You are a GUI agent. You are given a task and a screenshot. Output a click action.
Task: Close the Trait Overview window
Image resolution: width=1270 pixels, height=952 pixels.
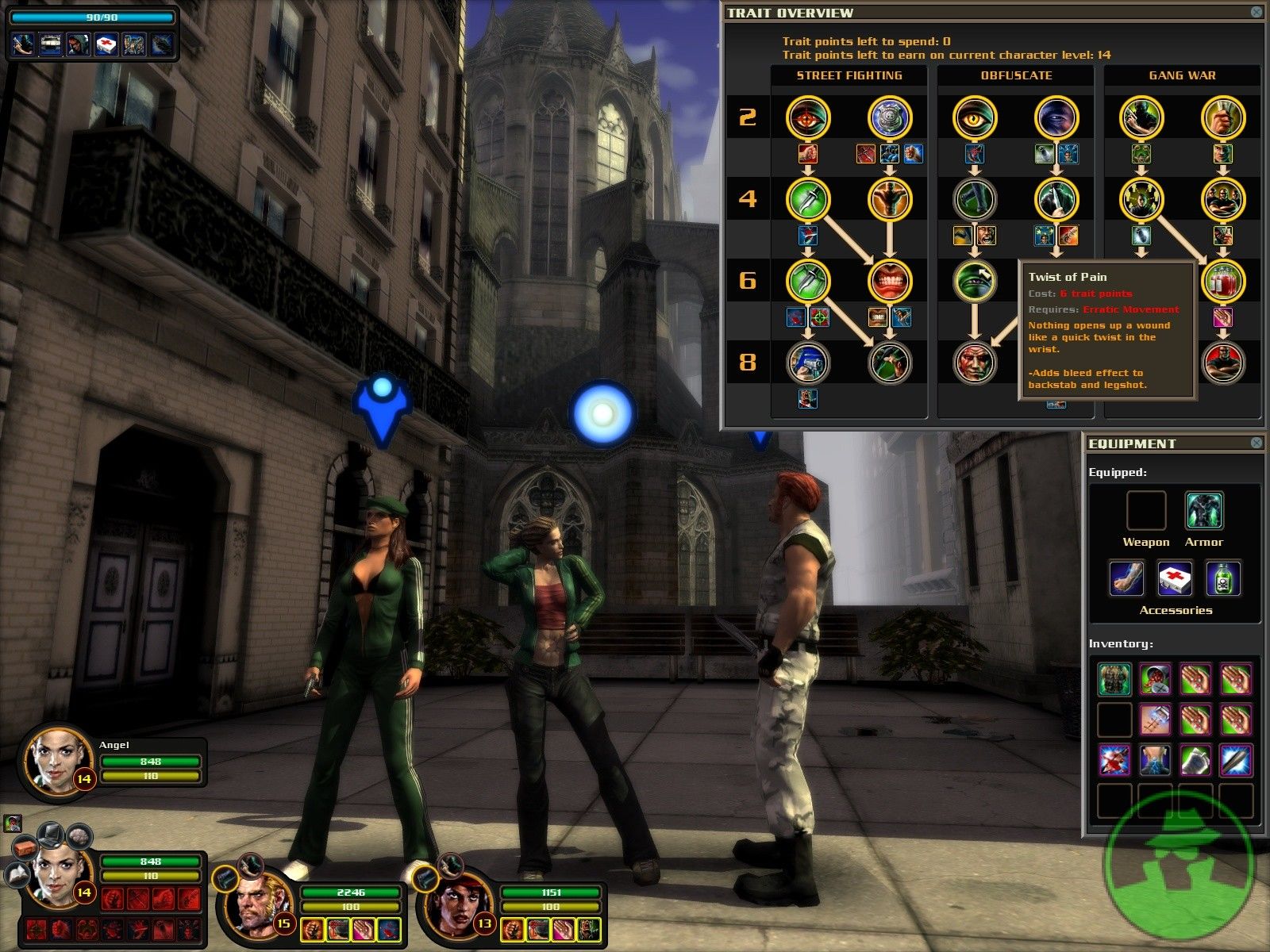pos(1256,12)
